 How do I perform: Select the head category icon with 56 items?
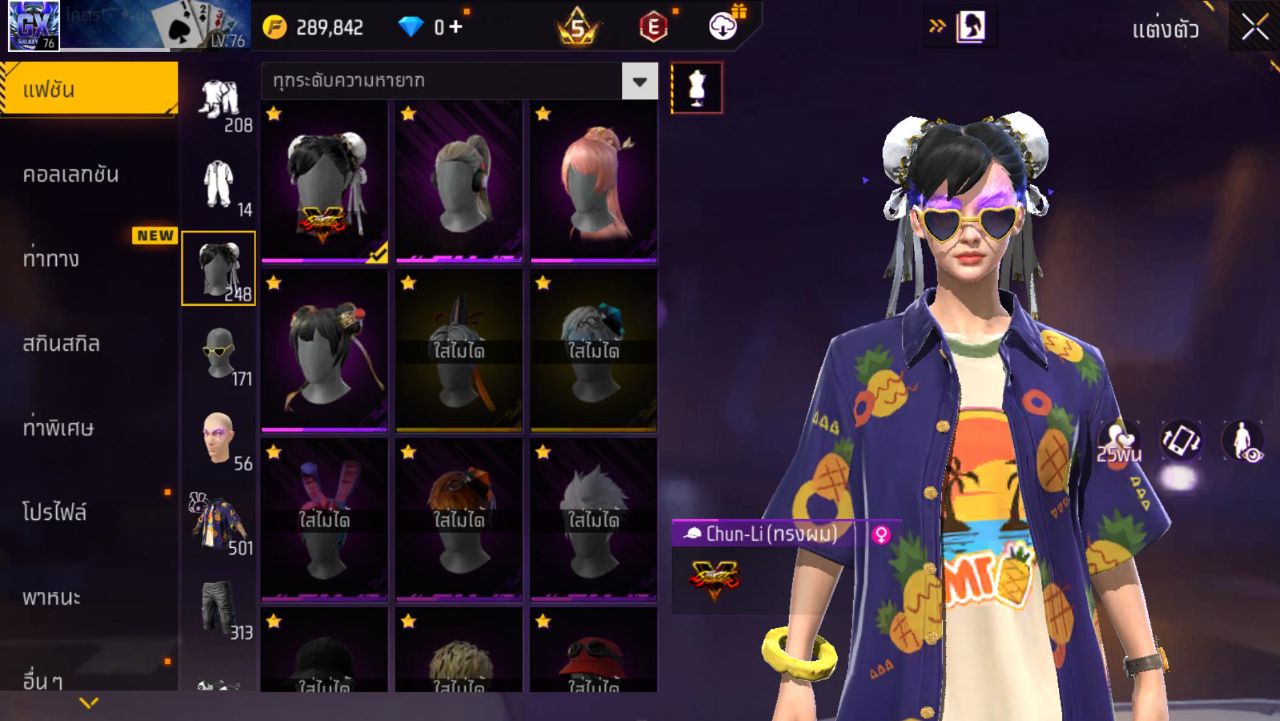219,437
